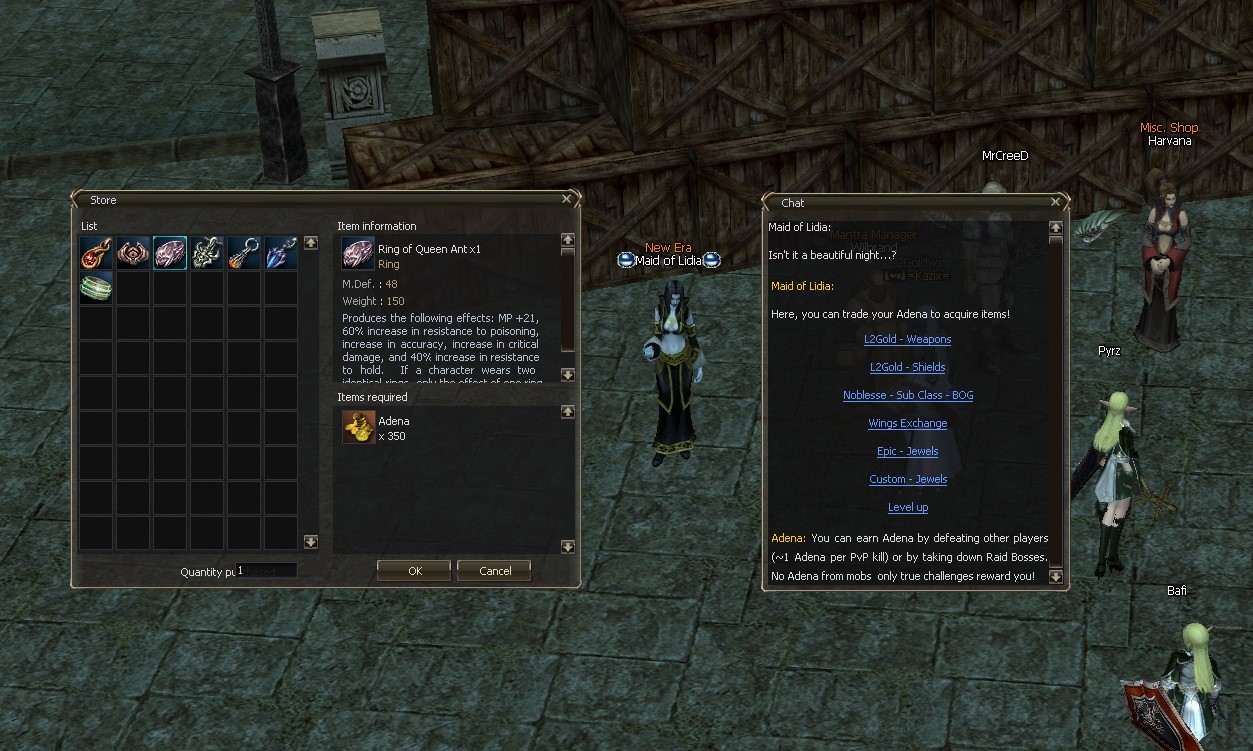Select the Ring of Queen Ant slot
Screen dimensions: 1253x751
170,253
